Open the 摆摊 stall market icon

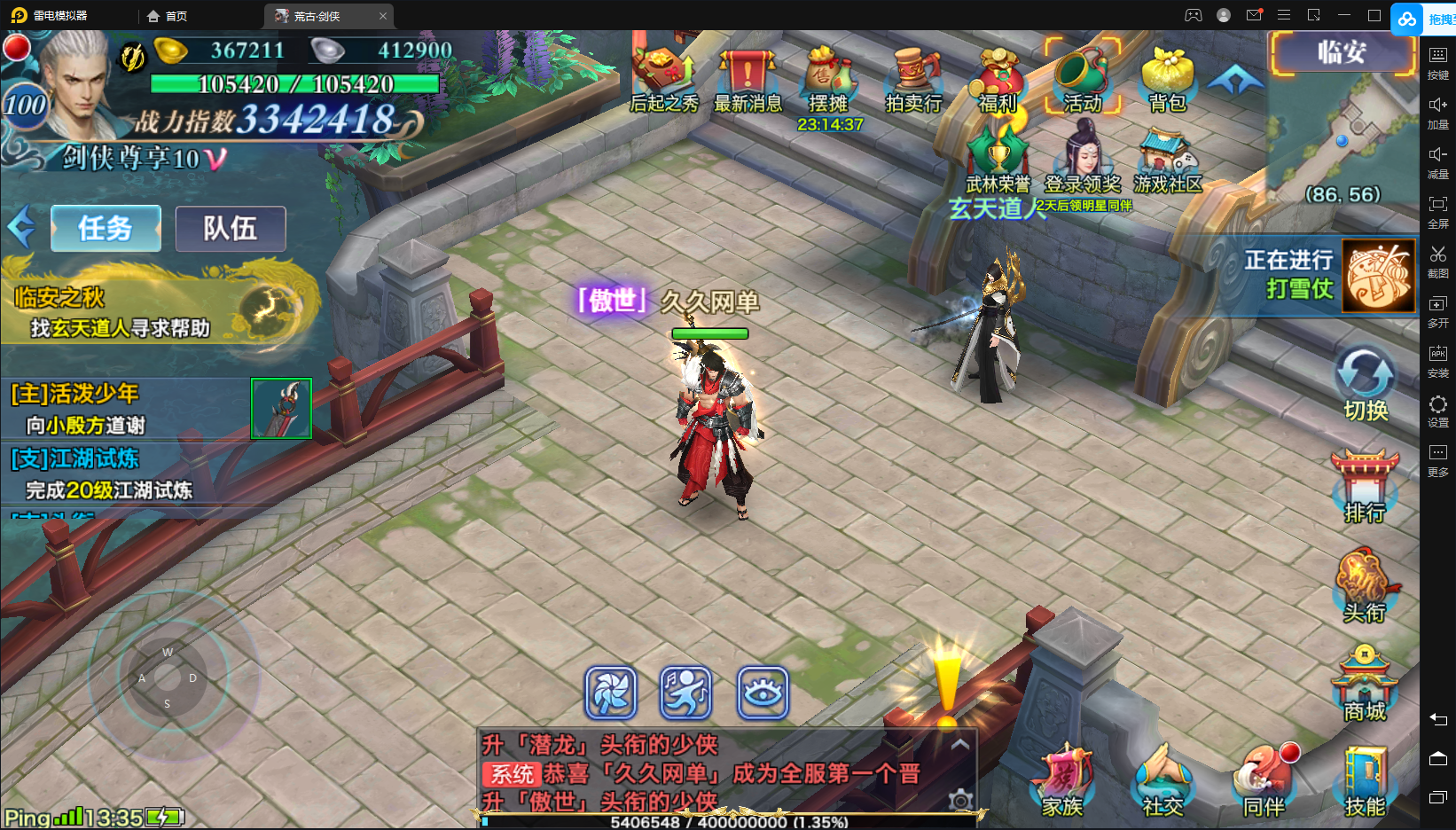click(828, 80)
